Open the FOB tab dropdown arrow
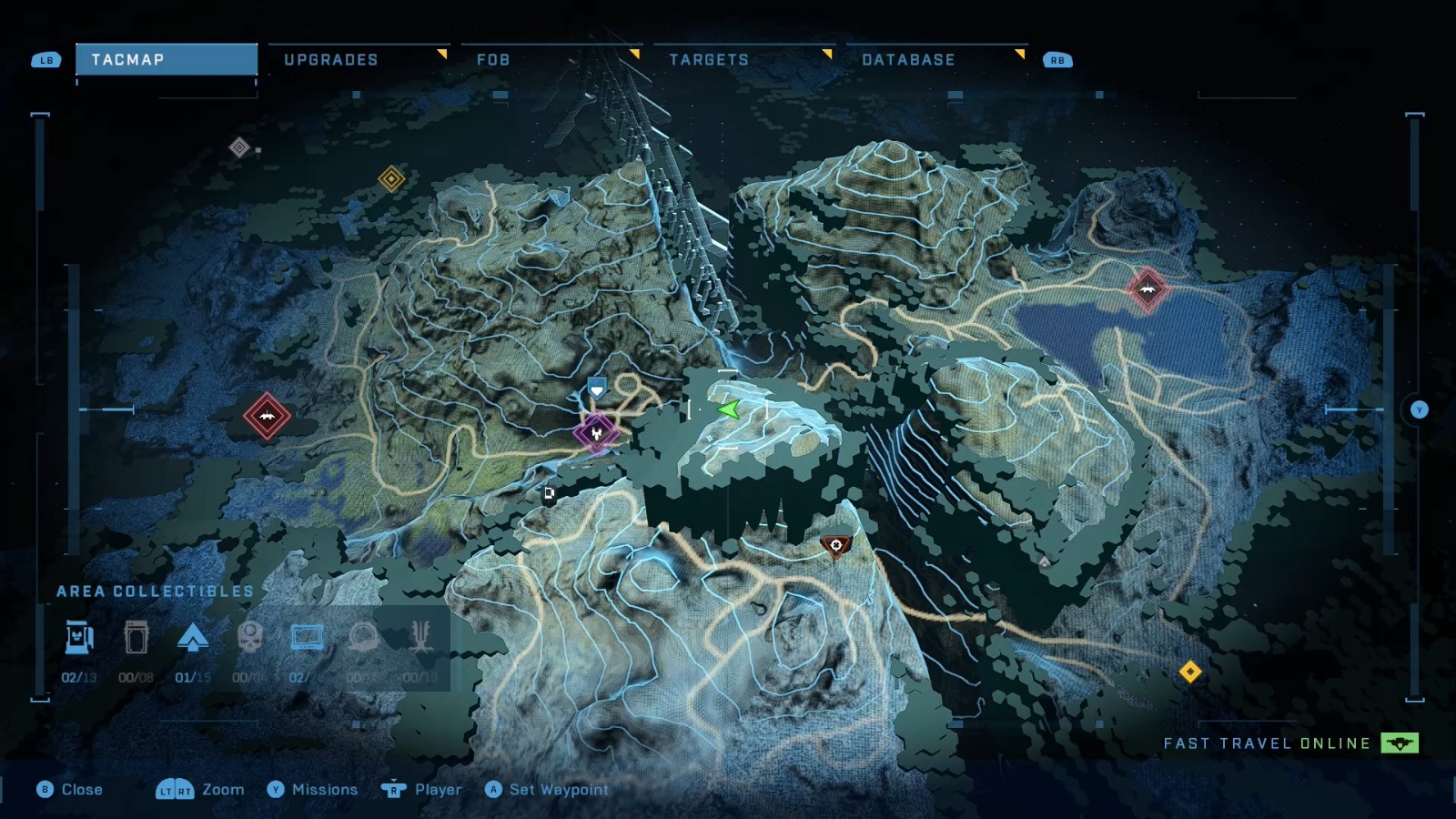Viewport: 1456px width, 819px height. (x=636, y=55)
